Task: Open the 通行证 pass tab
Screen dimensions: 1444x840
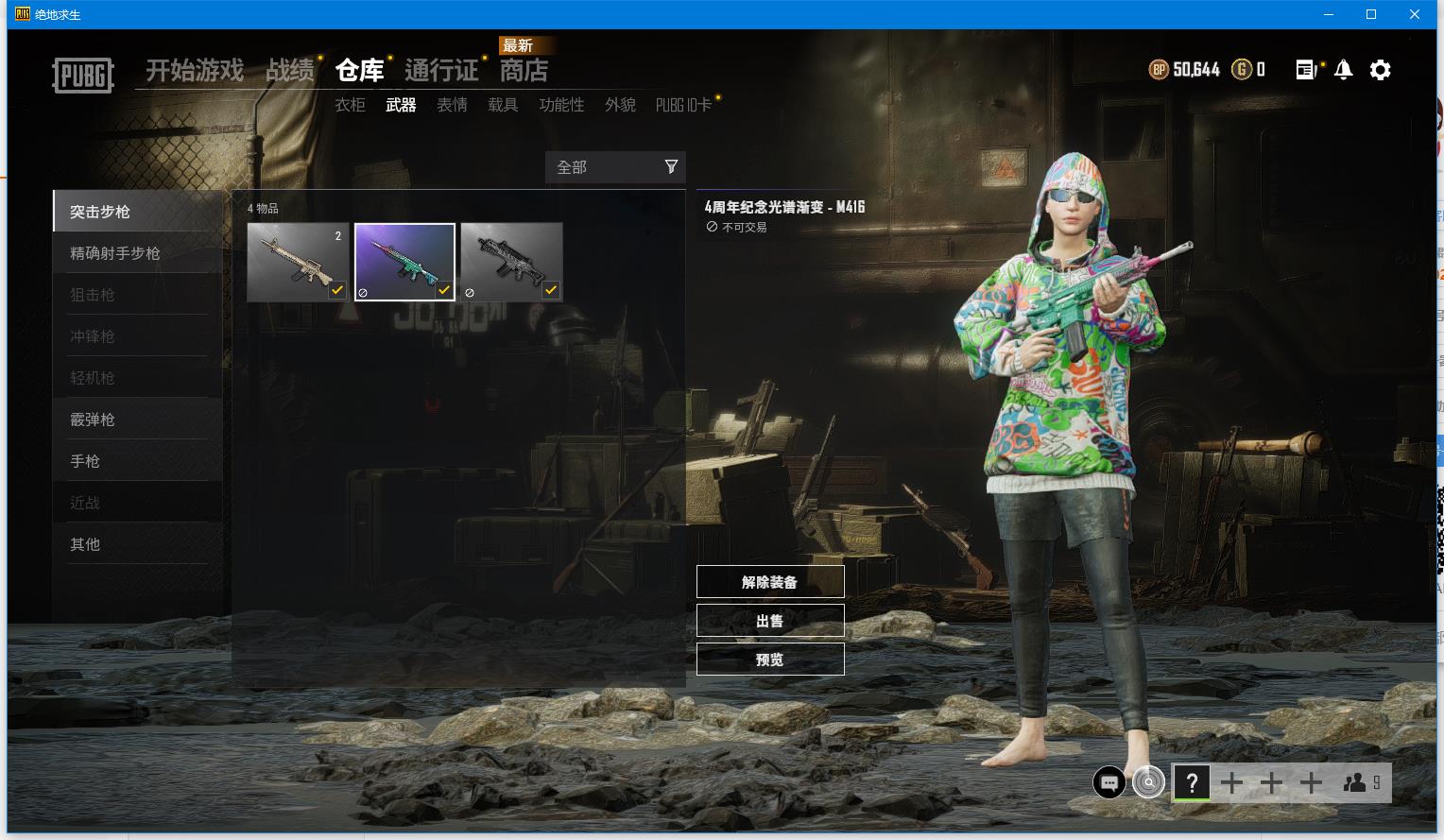Action: point(441,70)
